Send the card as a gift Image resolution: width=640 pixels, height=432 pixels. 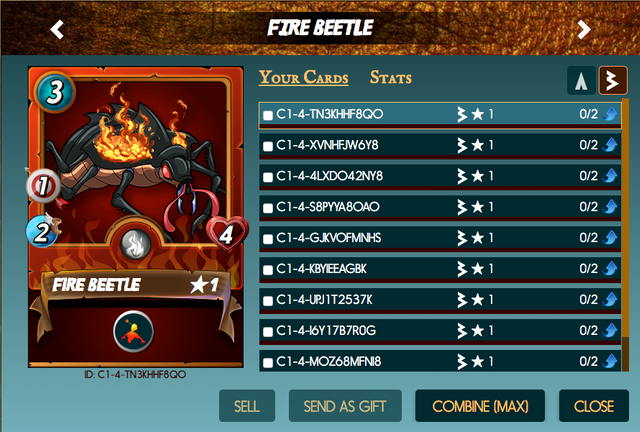click(345, 406)
